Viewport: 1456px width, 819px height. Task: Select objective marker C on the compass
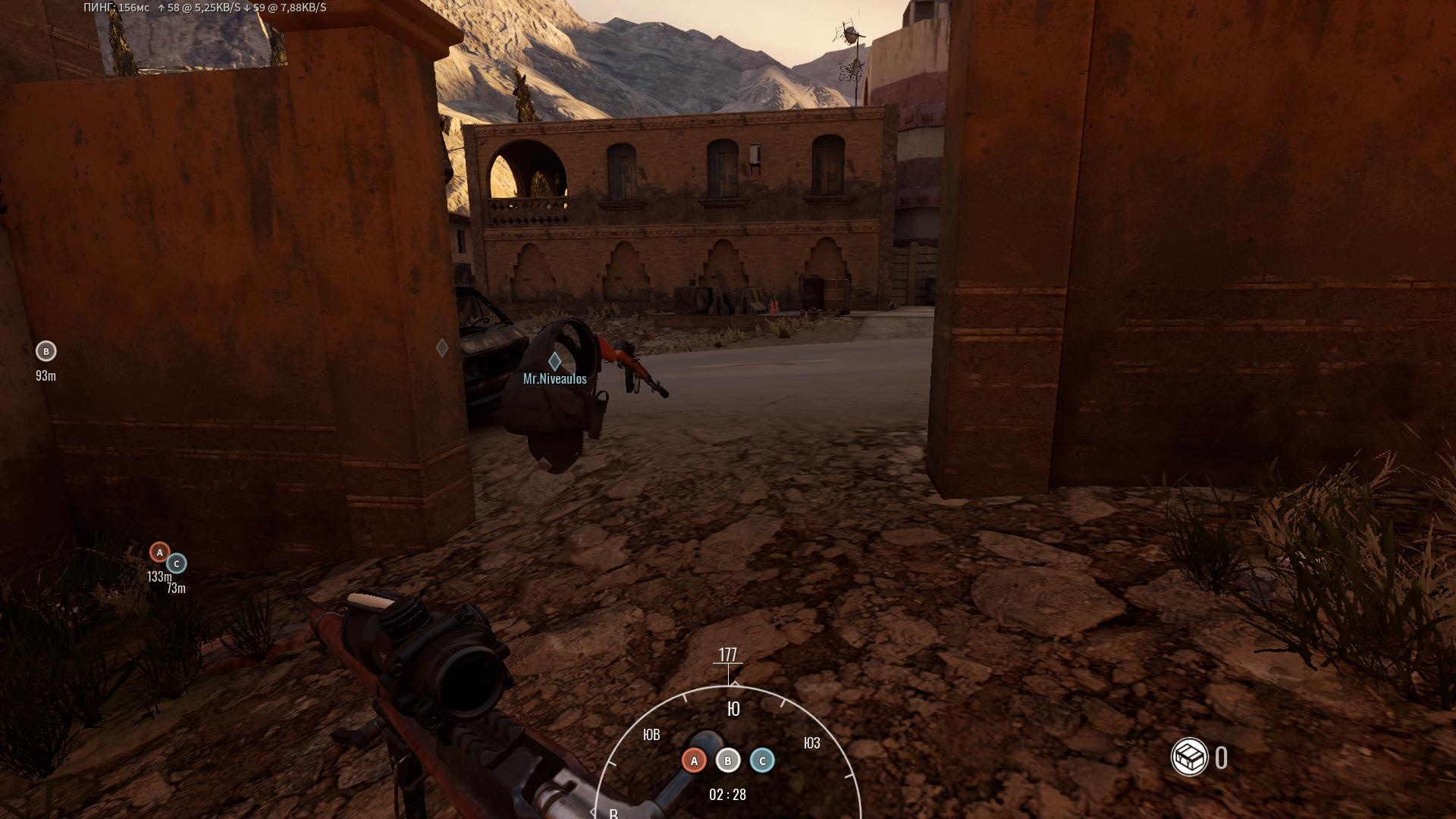pyautogui.click(x=761, y=760)
